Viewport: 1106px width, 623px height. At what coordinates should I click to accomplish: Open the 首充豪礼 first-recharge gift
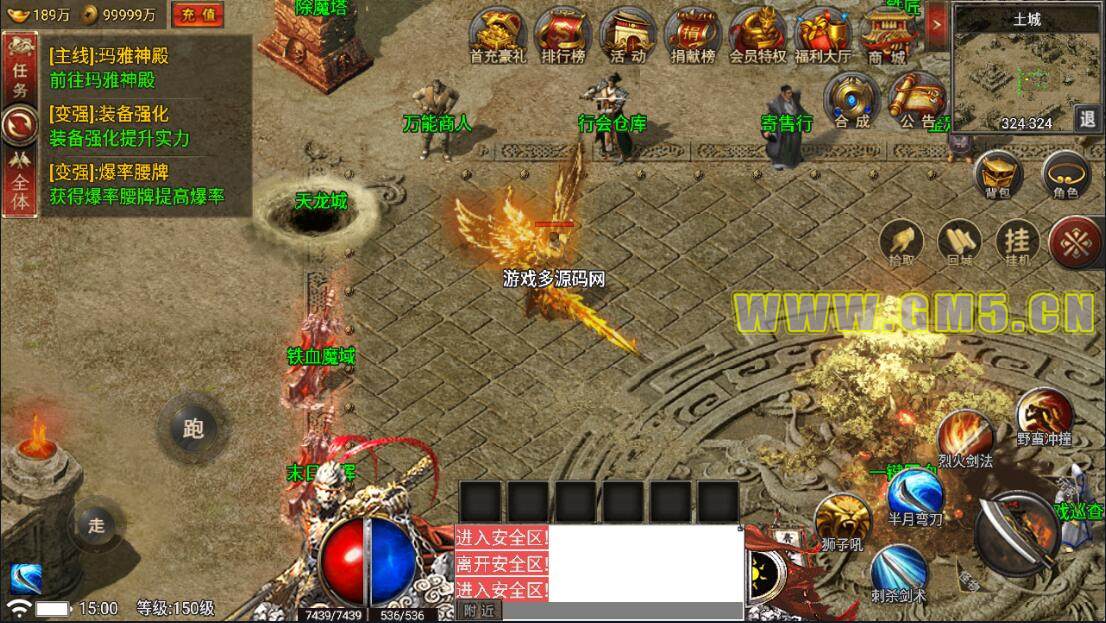(497, 34)
